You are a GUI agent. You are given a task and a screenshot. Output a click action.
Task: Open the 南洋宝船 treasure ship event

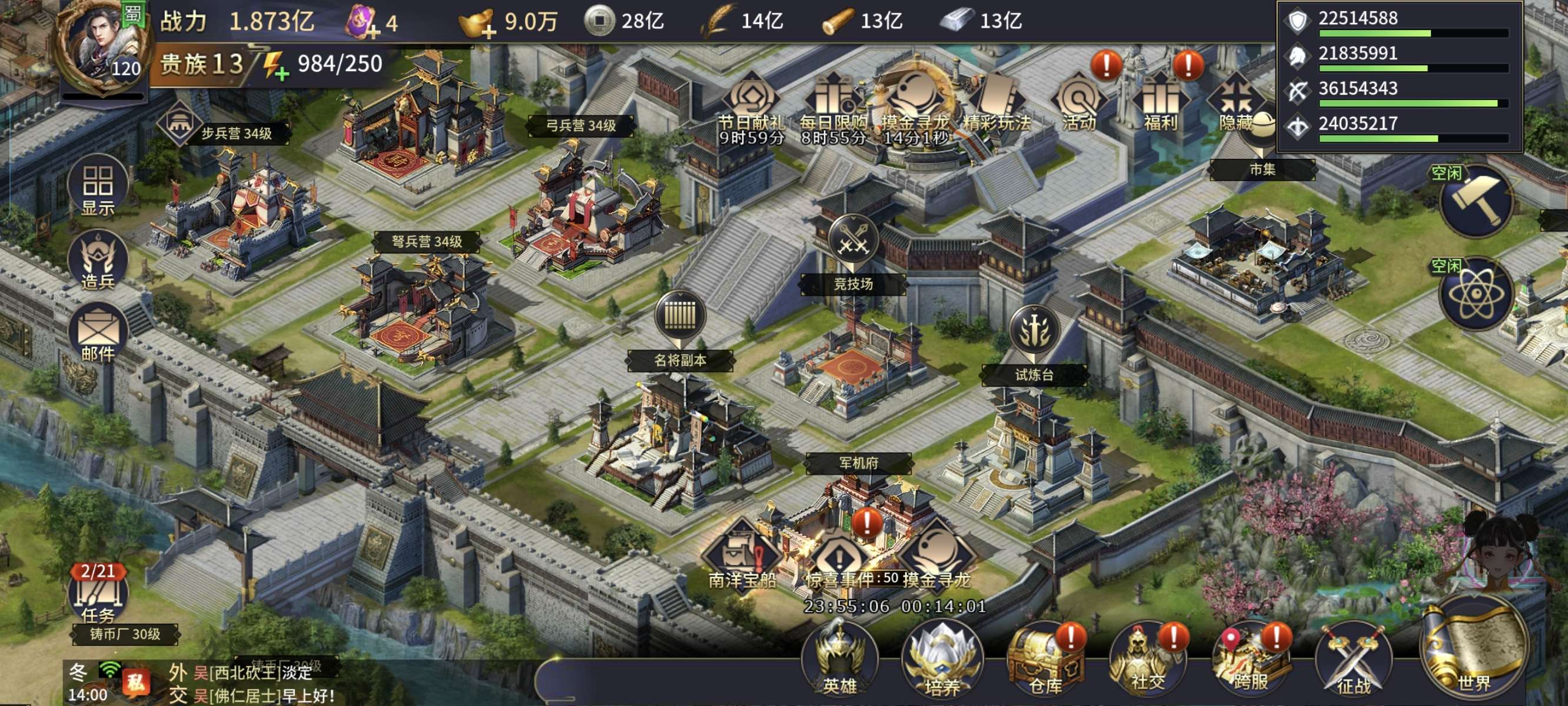click(x=742, y=557)
